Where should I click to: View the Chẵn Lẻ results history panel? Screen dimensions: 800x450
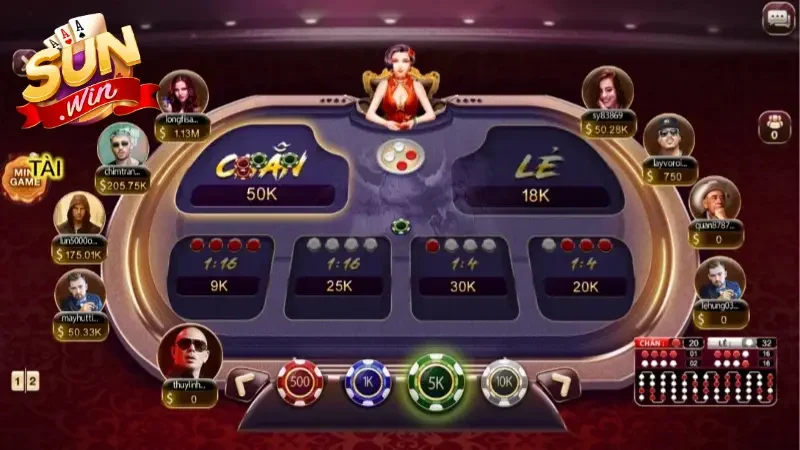(x=706, y=371)
